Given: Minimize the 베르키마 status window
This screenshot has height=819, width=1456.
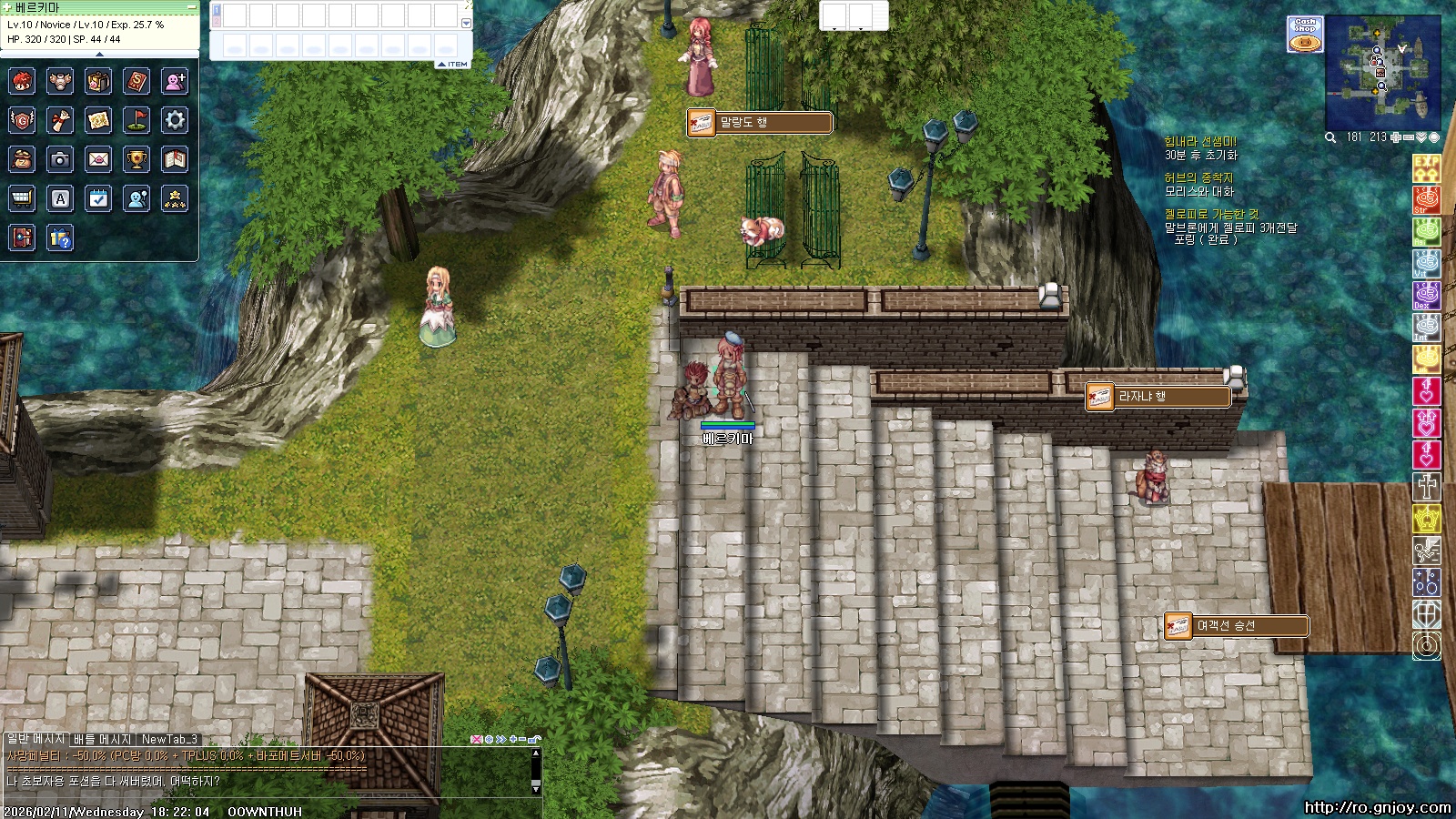Looking at the screenshot, I should pos(191,7).
